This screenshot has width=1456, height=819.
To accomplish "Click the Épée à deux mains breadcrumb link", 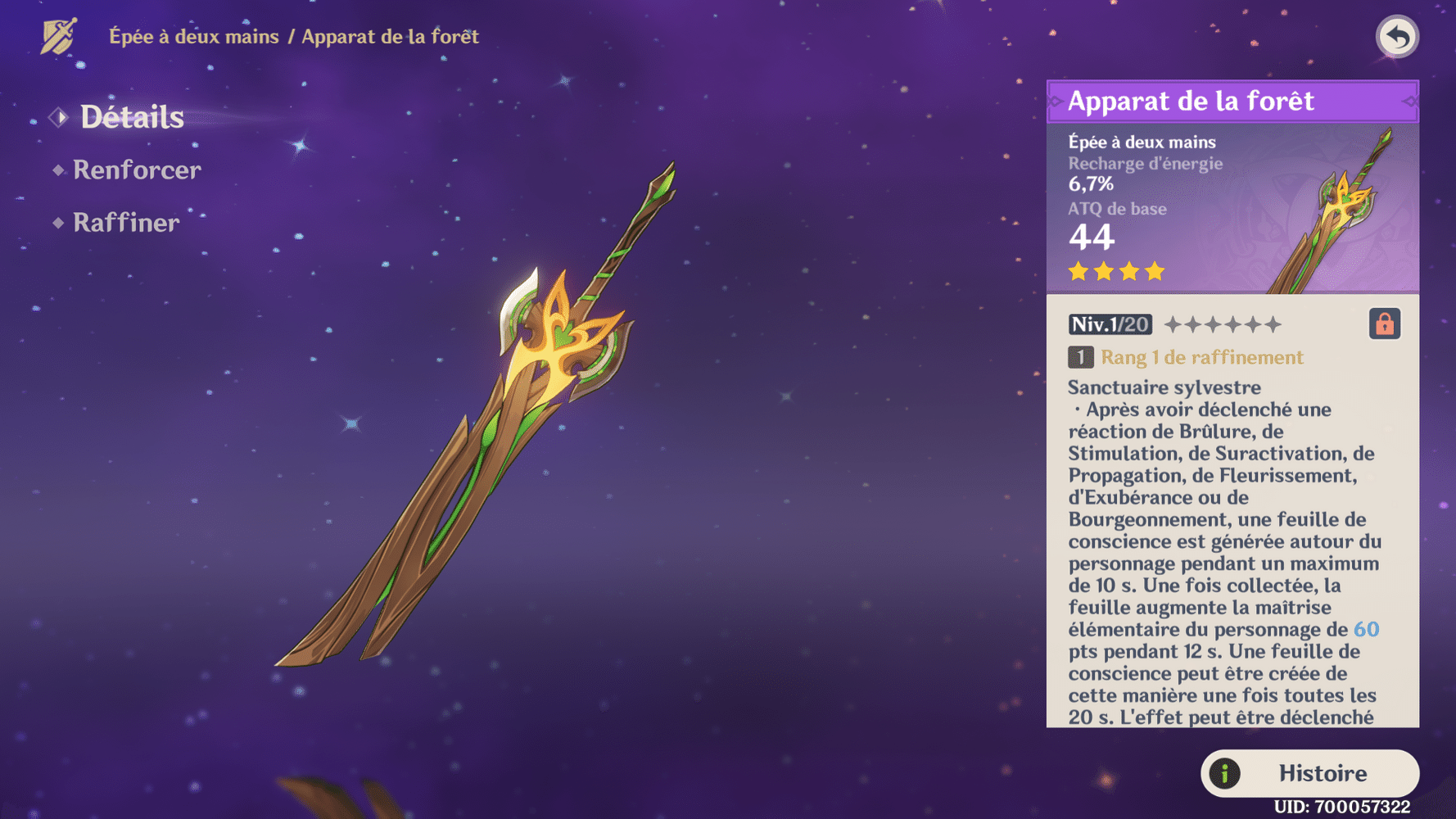I will [x=195, y=36].
